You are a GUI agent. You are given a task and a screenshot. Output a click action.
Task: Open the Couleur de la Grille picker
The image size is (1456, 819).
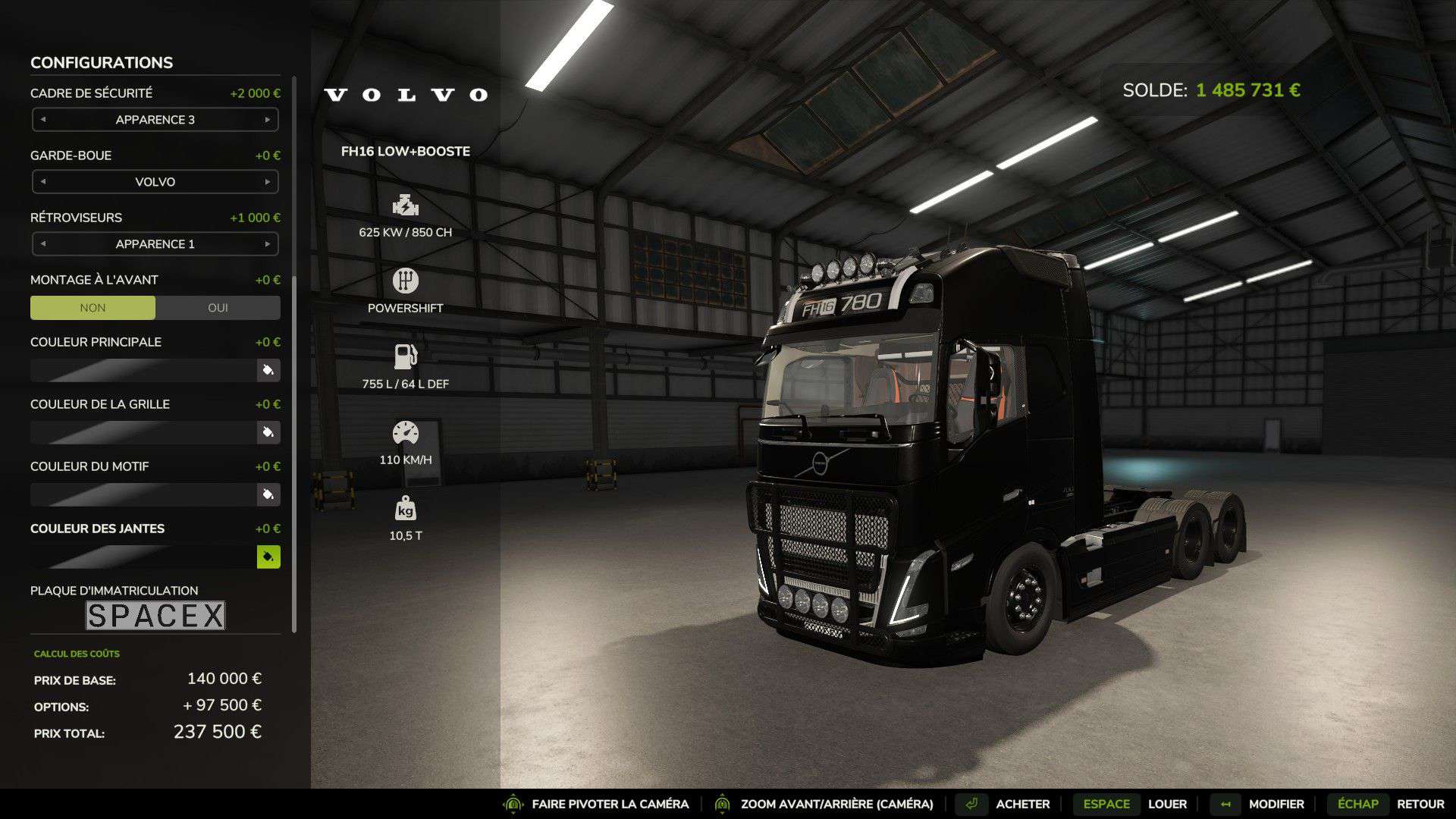pos(268,432)
